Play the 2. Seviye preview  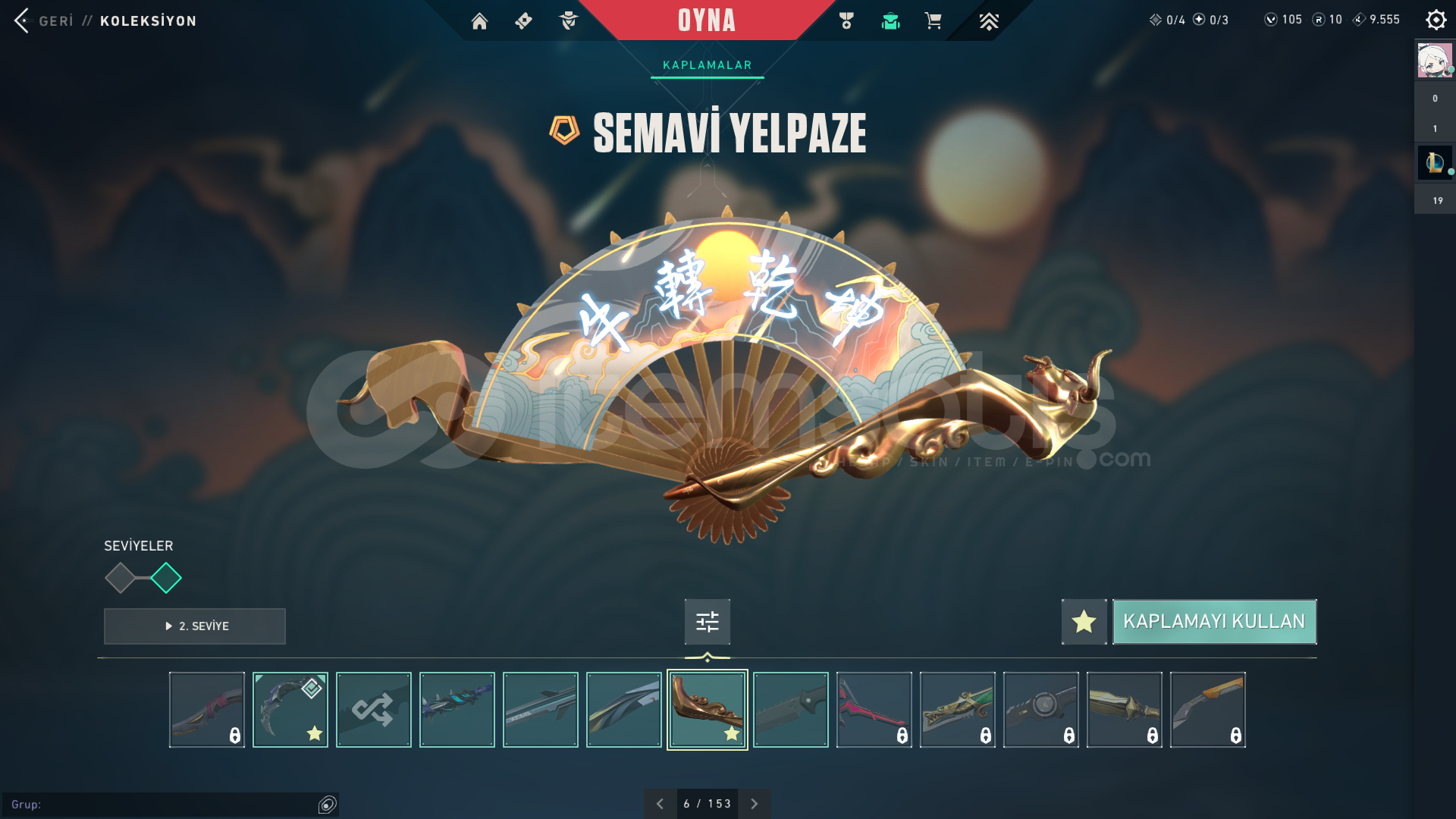click(x=195, y=626)
